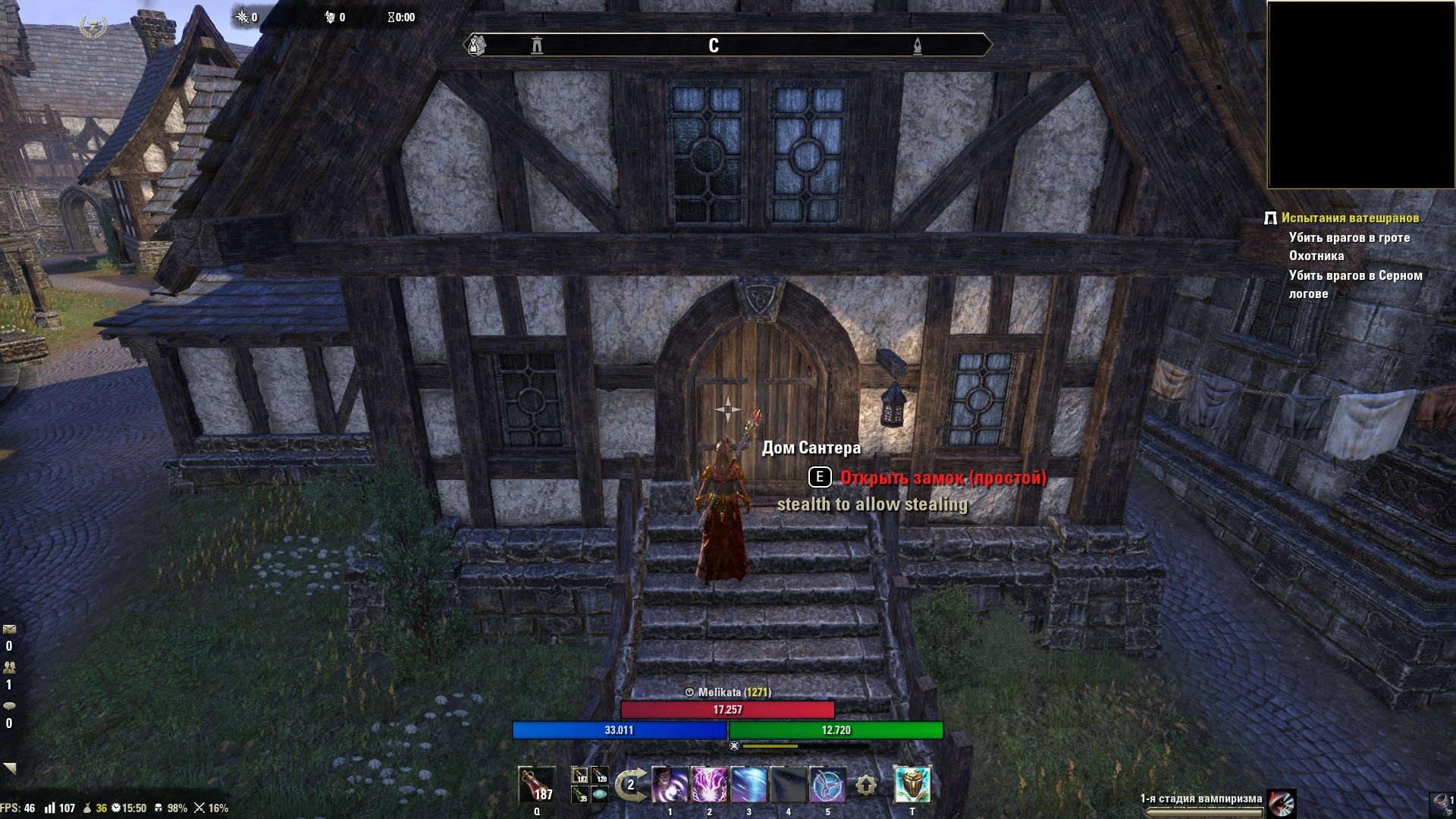The width and height of the screenshot is (1456, 819).
Task: Cast the winged creature circle ability
Action: (827, 785)
